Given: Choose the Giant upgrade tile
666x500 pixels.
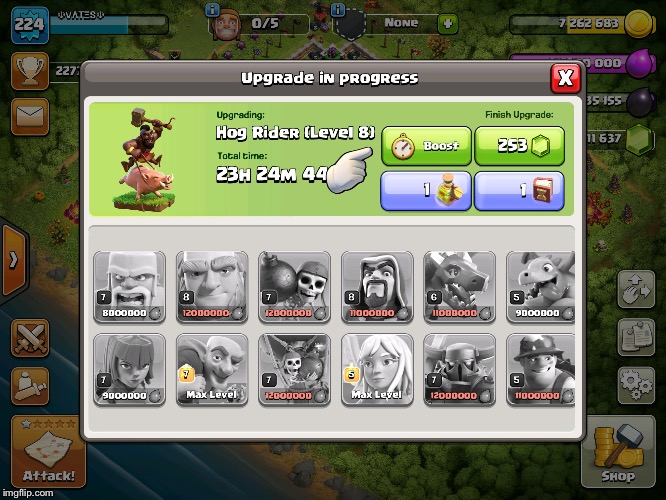Looking at the screenshot, I should pos(213,285).
